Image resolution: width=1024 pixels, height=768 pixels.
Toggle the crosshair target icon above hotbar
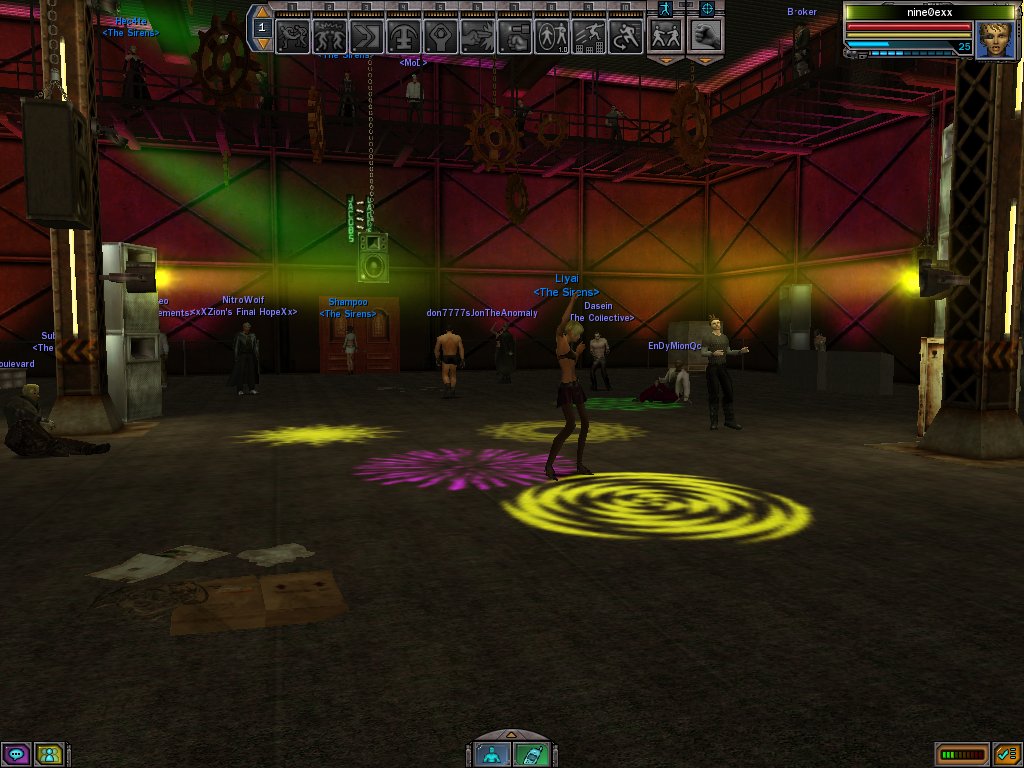707,8
